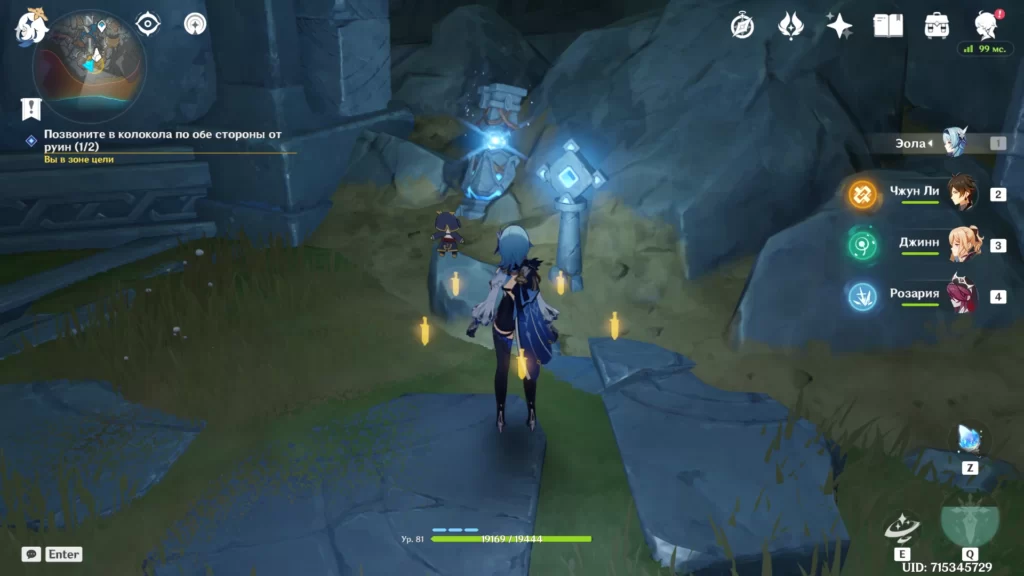Open the chat speech-bubble icon
The width and height of the screenshot is (1024, 576).
(31, 553)
